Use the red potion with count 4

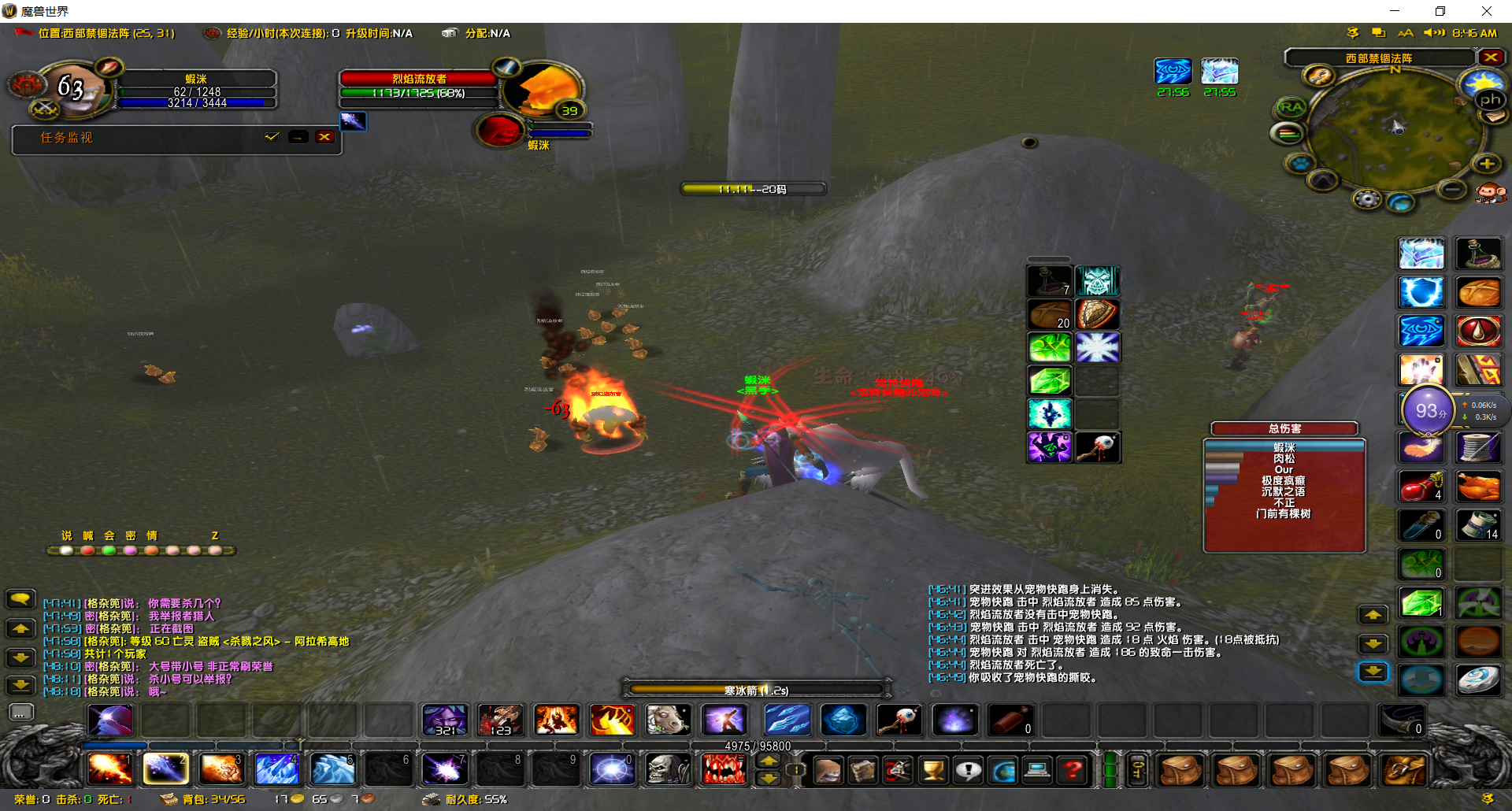1421,487
